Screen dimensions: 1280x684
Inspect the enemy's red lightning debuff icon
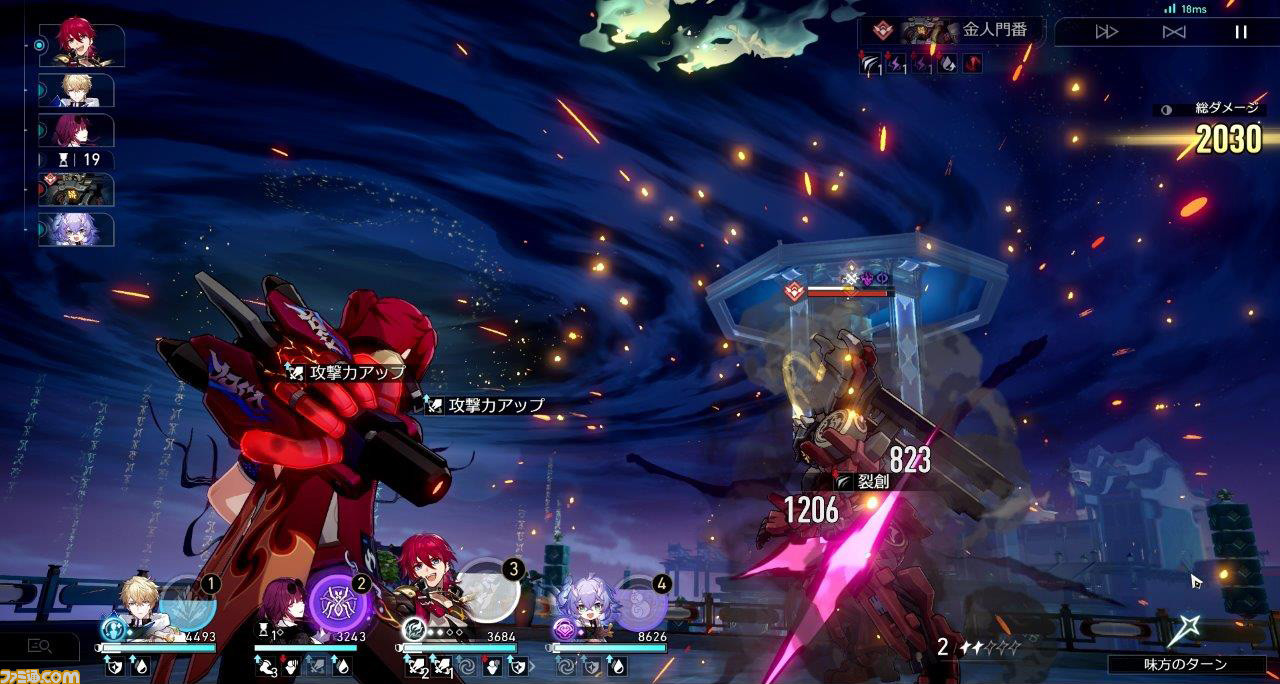[x=896, y=64]
